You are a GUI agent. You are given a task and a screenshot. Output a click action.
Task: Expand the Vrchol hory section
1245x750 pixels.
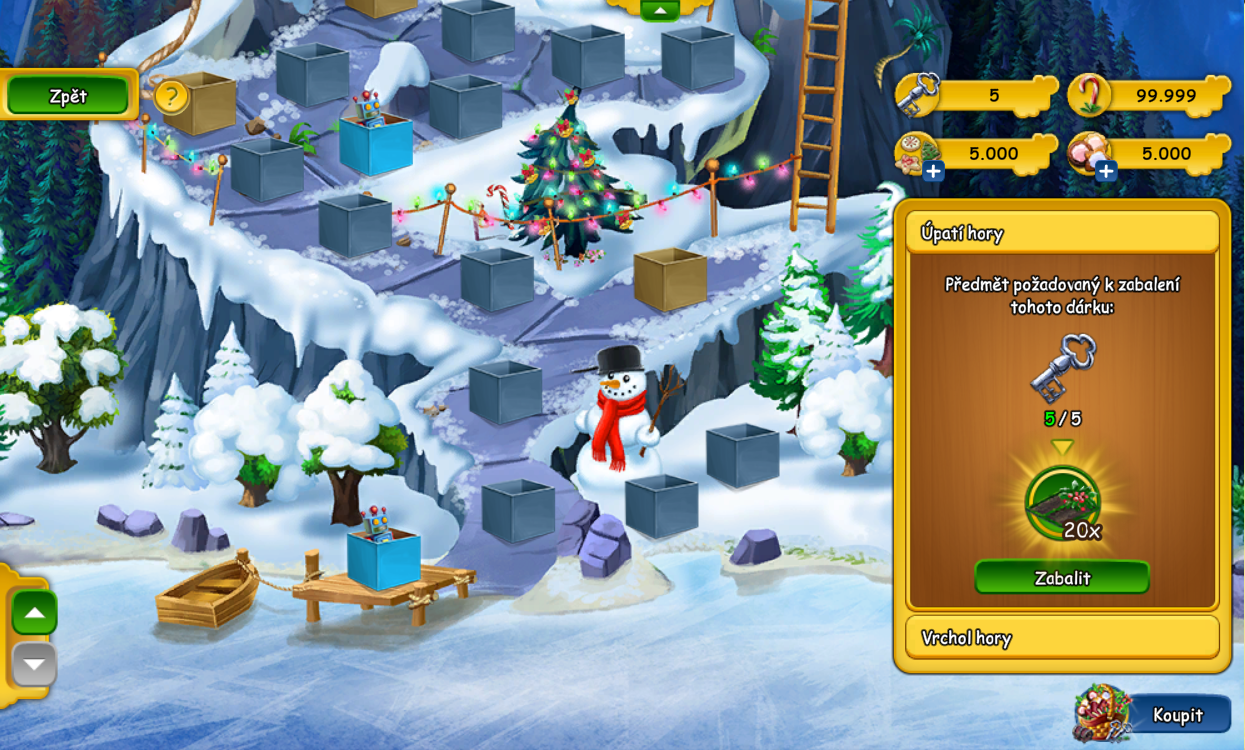pos(1062,637)
